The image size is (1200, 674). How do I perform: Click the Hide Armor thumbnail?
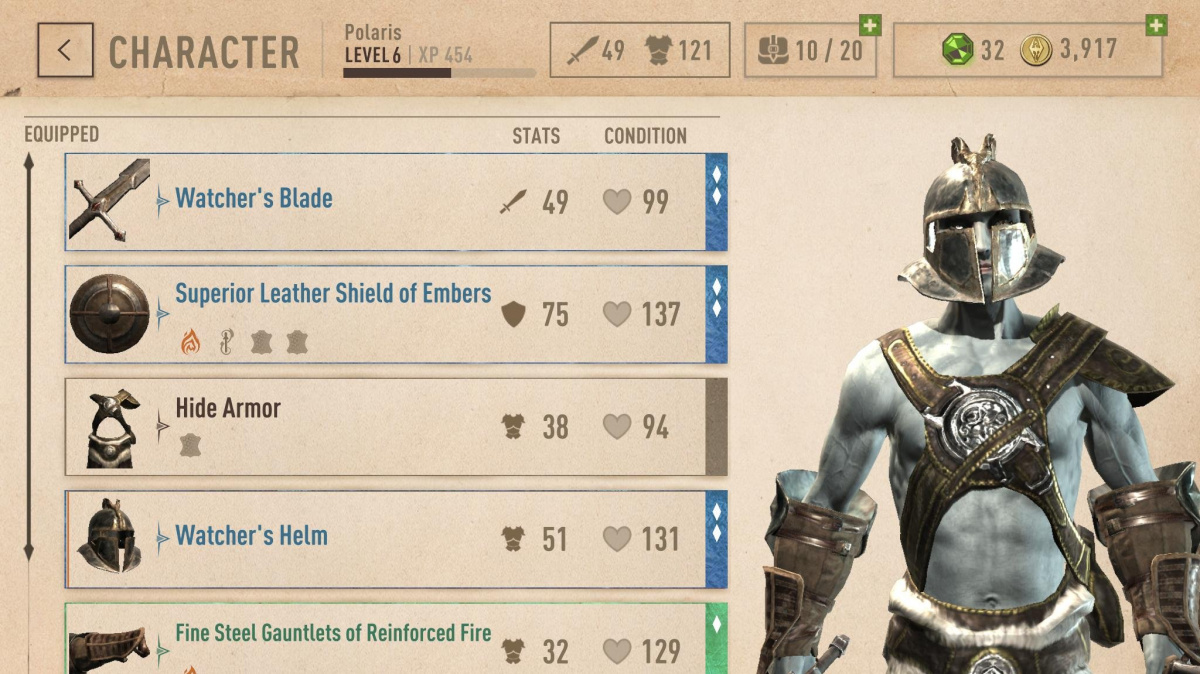(110, 428)
